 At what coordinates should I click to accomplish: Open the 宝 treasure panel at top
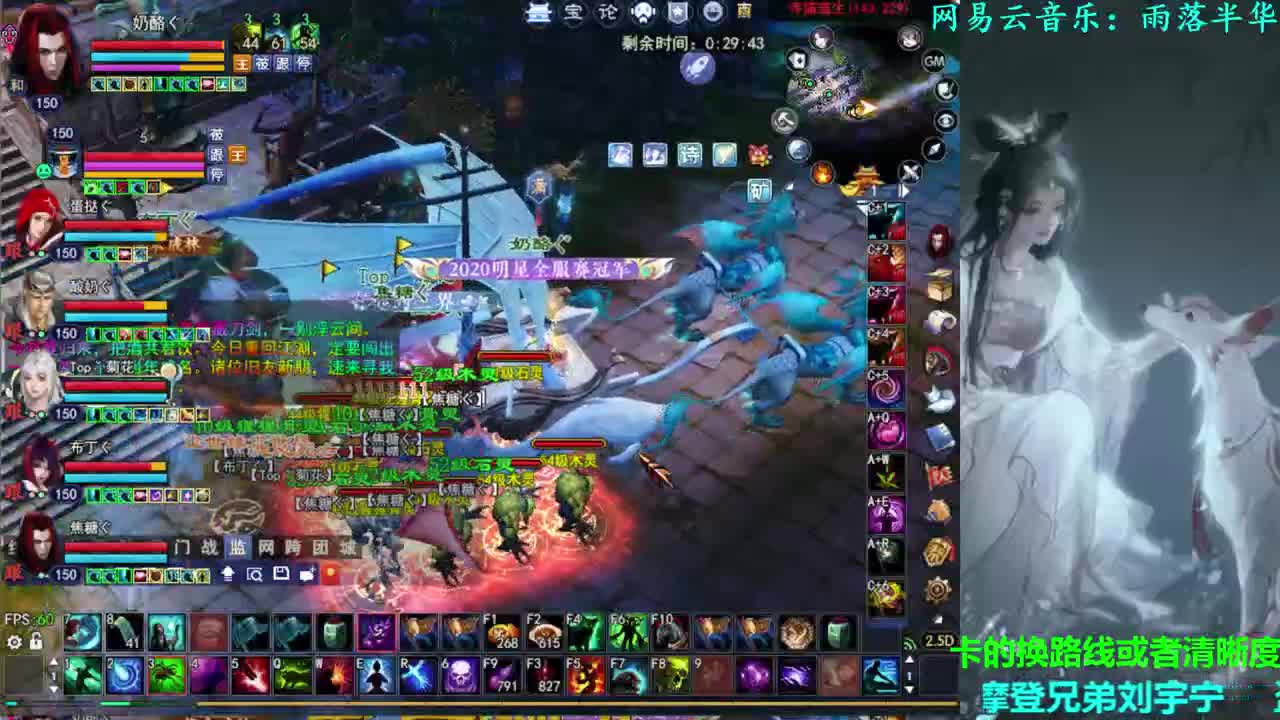click(x=571, y=12)
